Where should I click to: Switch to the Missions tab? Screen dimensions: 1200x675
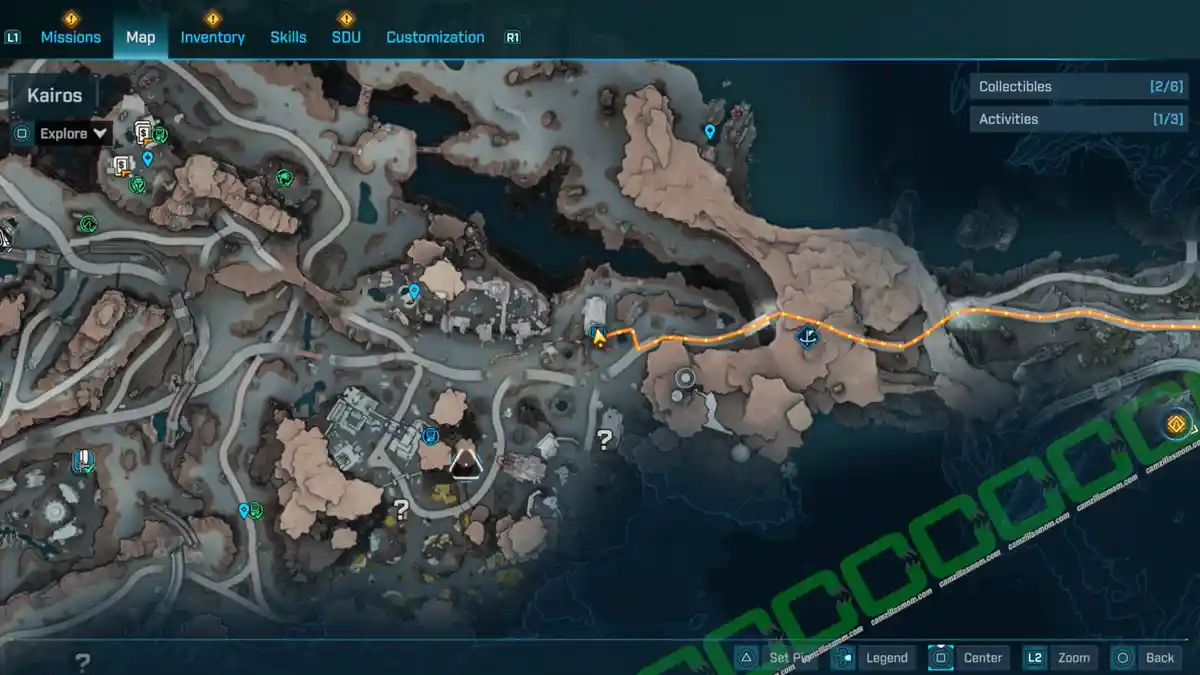pyautogui.click(x=70, y=37)
